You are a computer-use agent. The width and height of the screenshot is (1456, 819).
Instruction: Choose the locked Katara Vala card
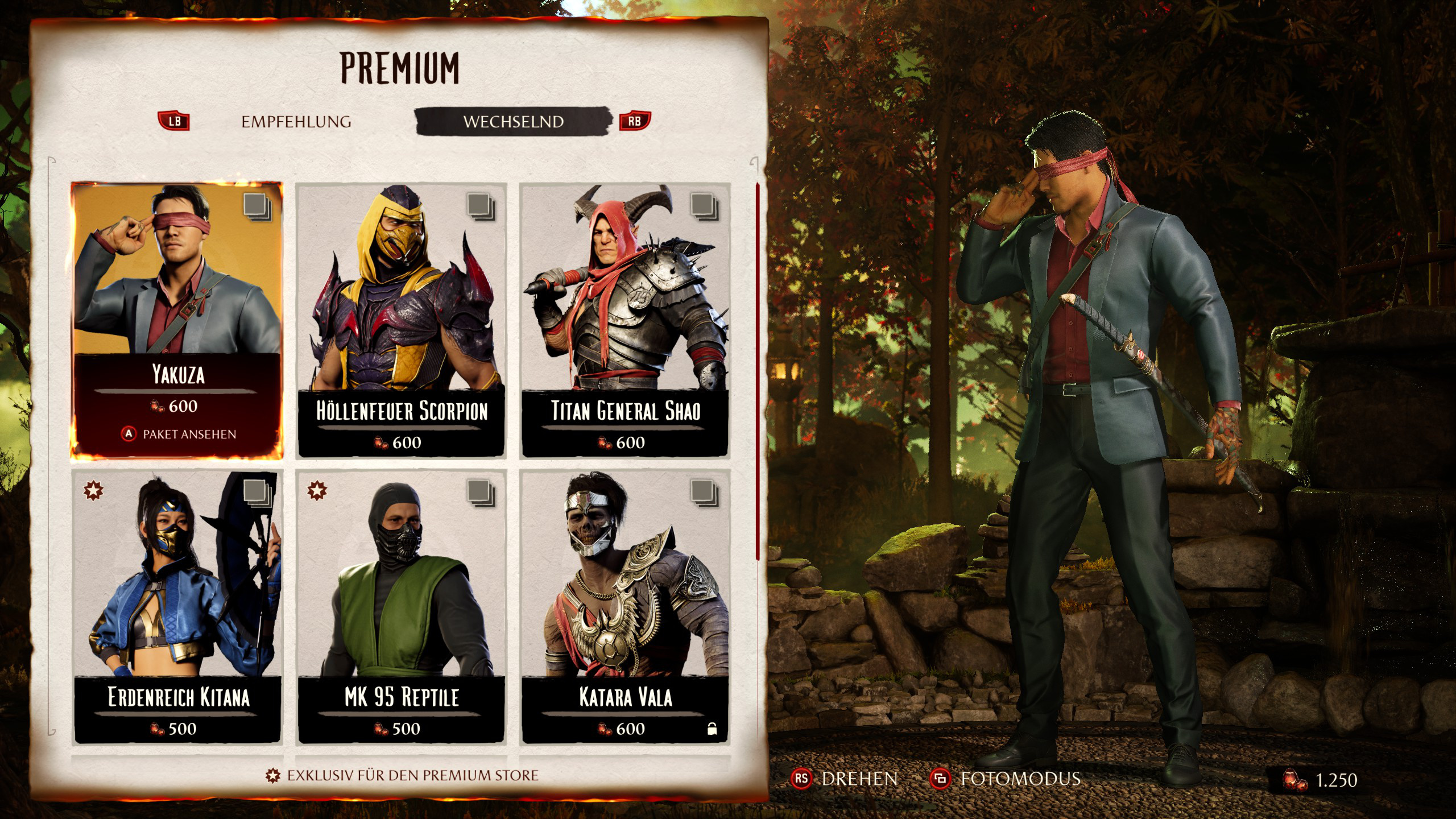pos(624,606)
